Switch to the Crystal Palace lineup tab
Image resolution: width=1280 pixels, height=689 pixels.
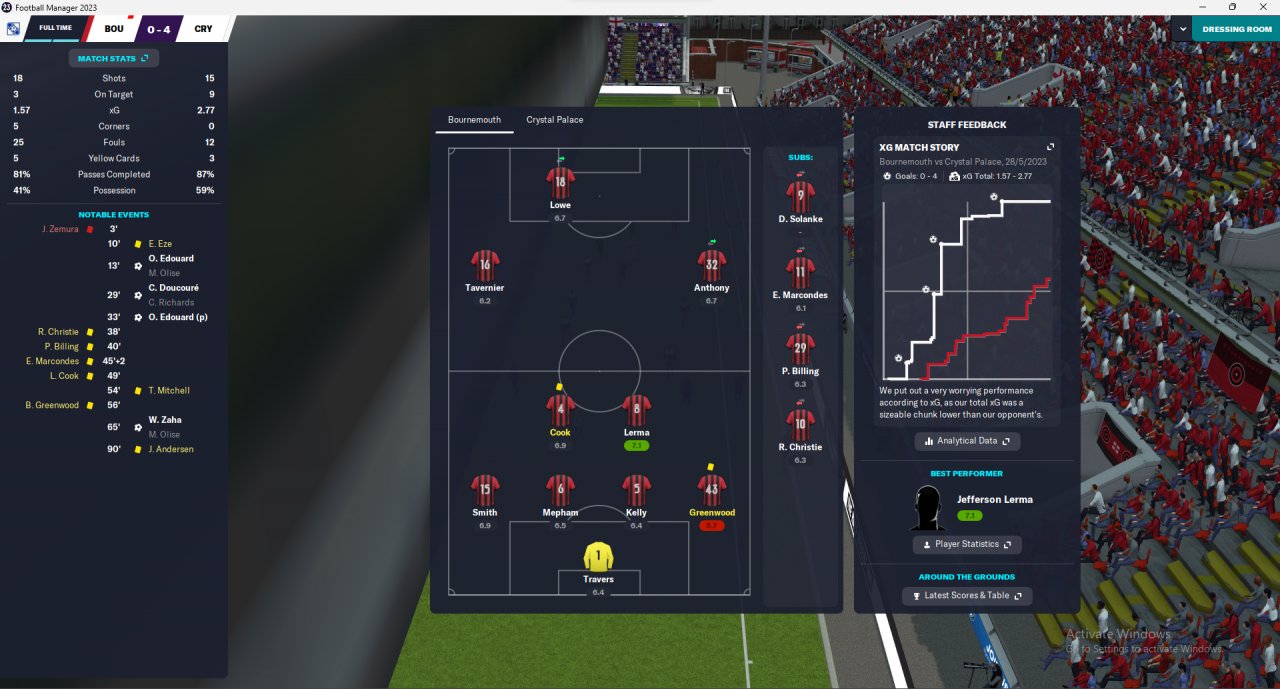554,120
